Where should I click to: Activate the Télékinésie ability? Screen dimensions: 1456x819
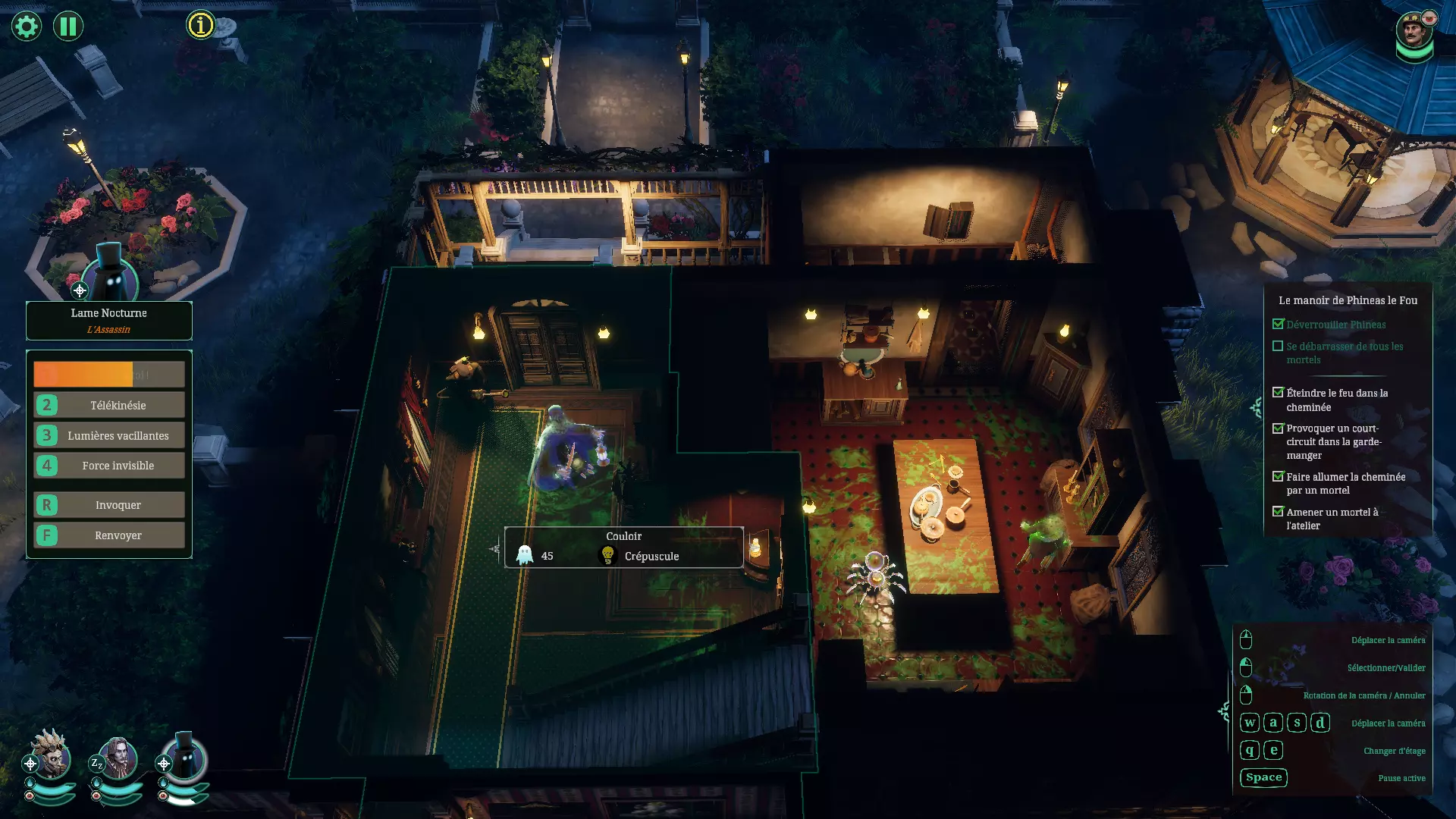tap(109, 405)
